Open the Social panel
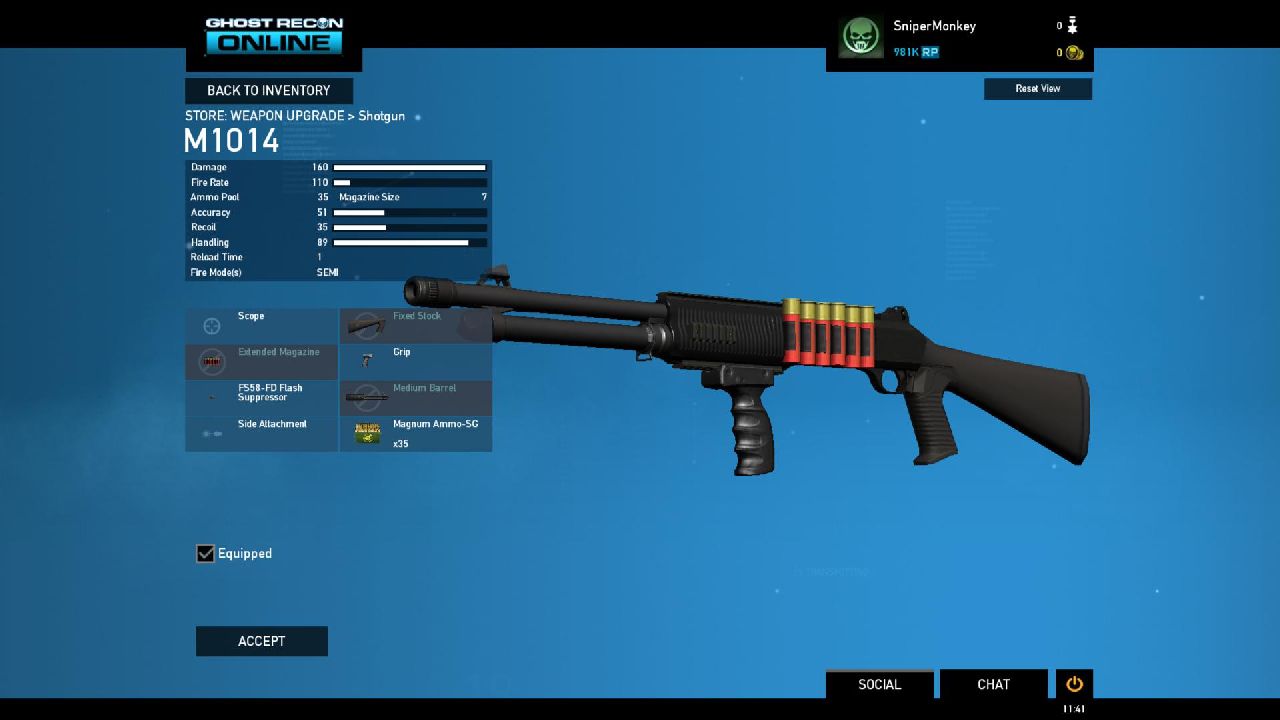The width and height of the screenshot is (1280, 720). click(x=879, y=684)
